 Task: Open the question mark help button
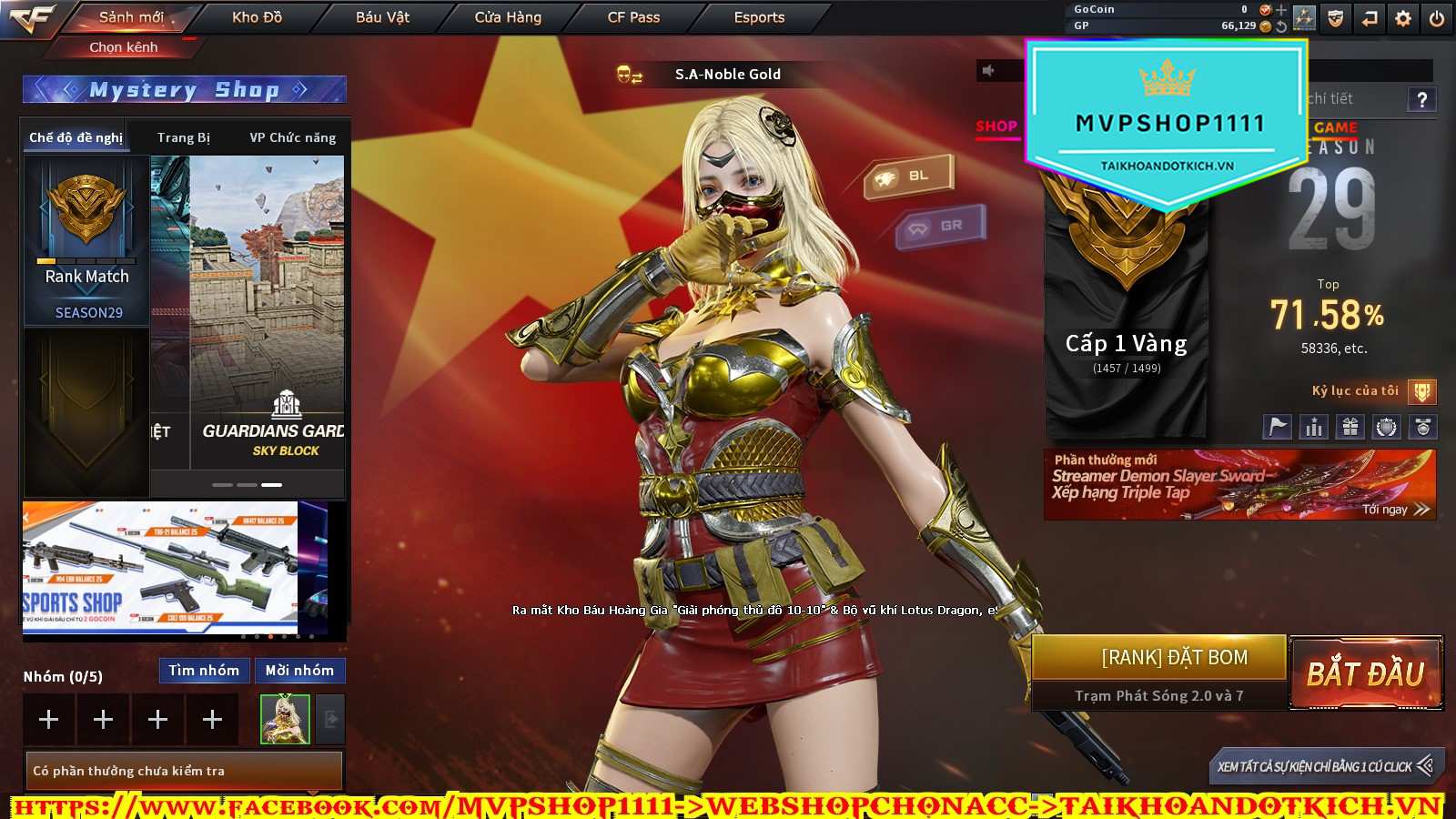(1421, 99)
